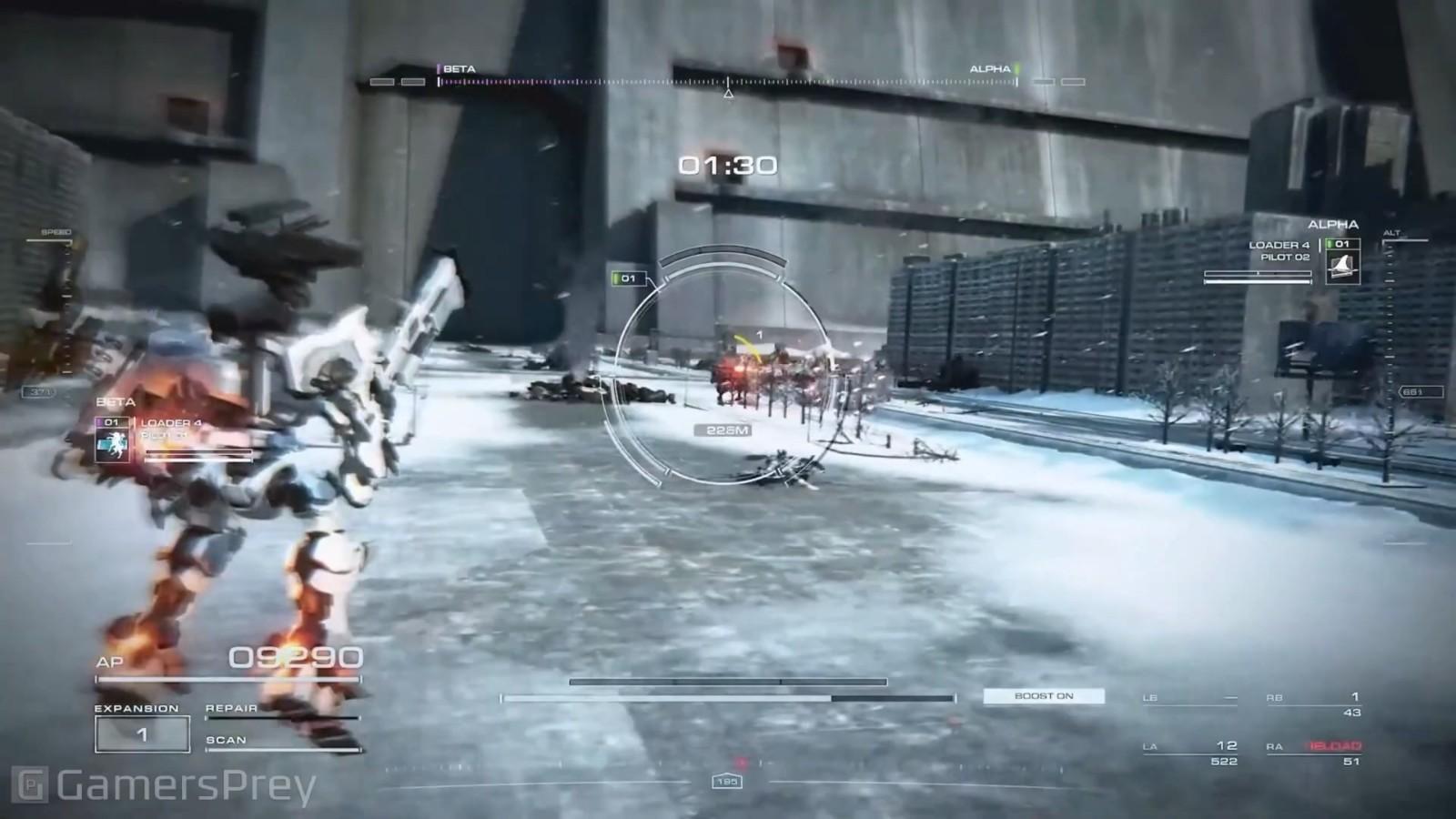
Task: Toggle the BOOST ON indicator
Action: click(1044, 696)
